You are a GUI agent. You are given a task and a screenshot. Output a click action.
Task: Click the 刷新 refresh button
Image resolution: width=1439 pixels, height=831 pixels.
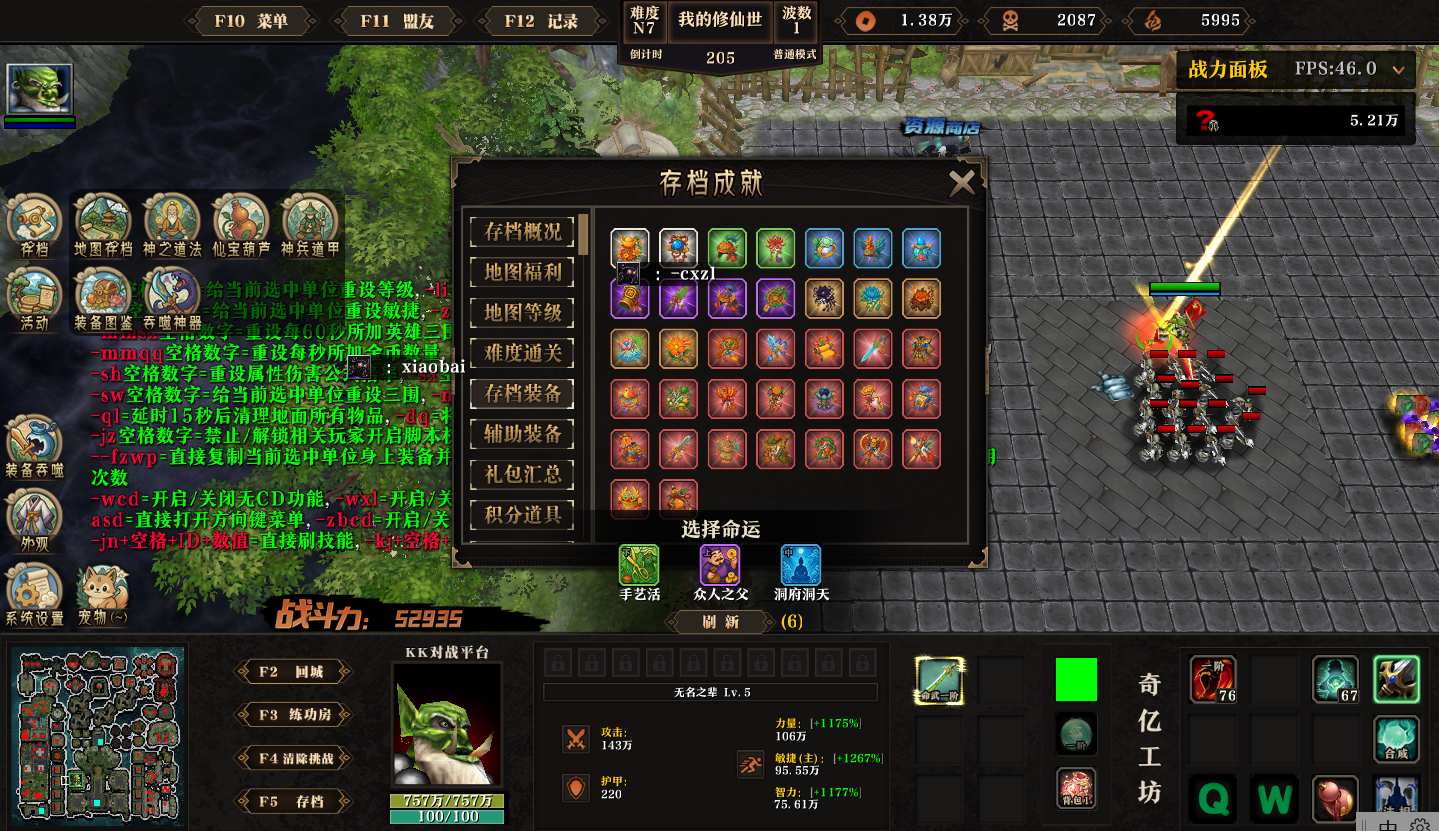(720, 622)
